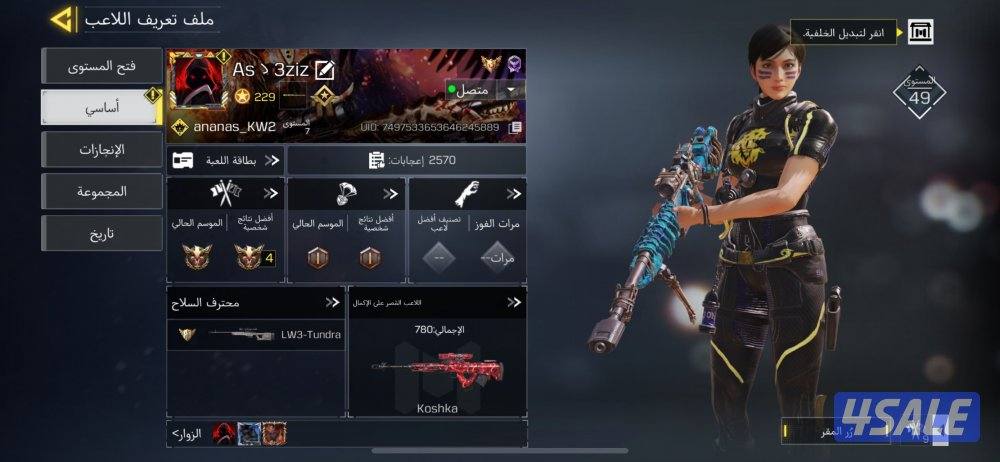Go back with the yellow arrow
1000x462 pixels.
point(62,18)
